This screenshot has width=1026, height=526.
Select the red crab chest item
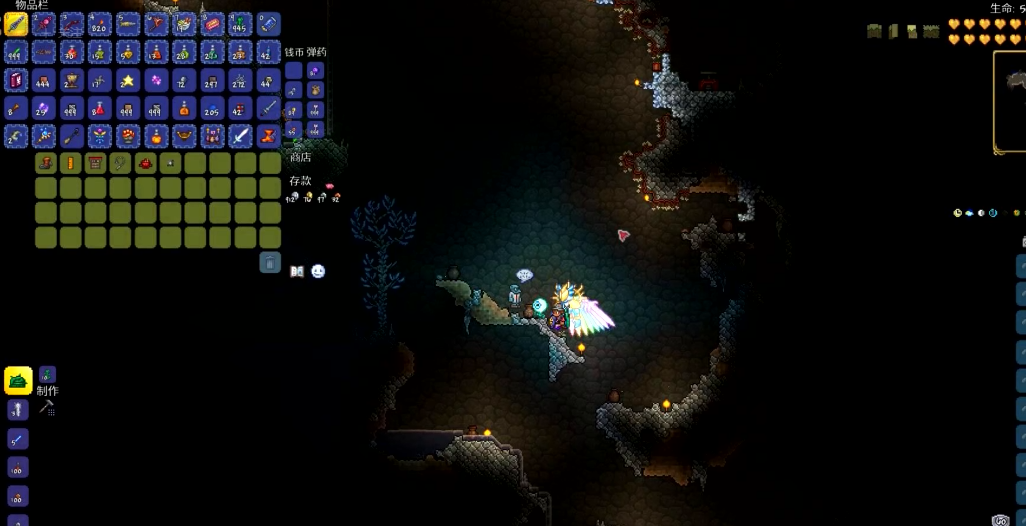146,163
